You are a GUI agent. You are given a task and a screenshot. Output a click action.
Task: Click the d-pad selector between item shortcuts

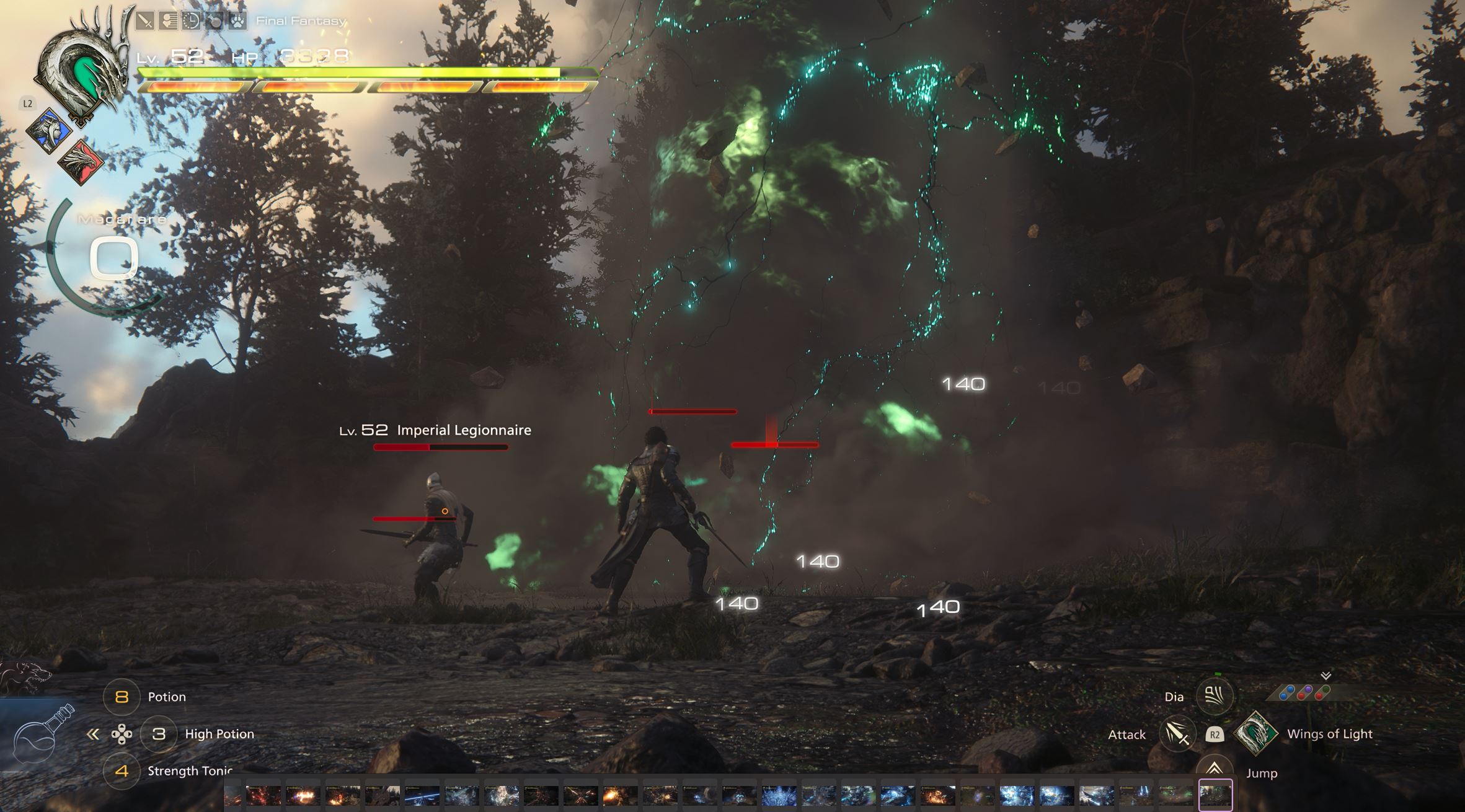tap(123, 733)
